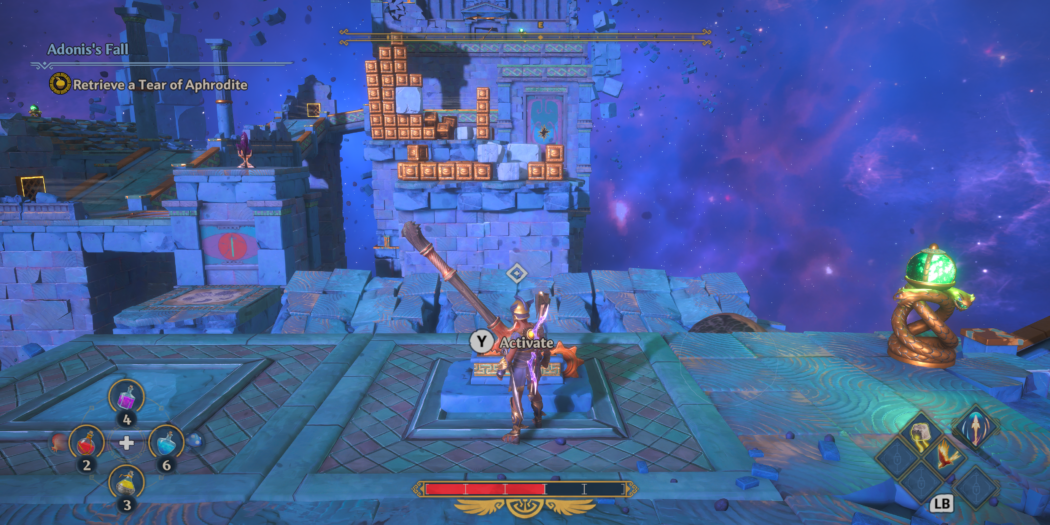Image resolution: width=1050 pixels, height=525 pixels.
Task: Activate the flaming phoenix ability
Action: coord(946,458)
